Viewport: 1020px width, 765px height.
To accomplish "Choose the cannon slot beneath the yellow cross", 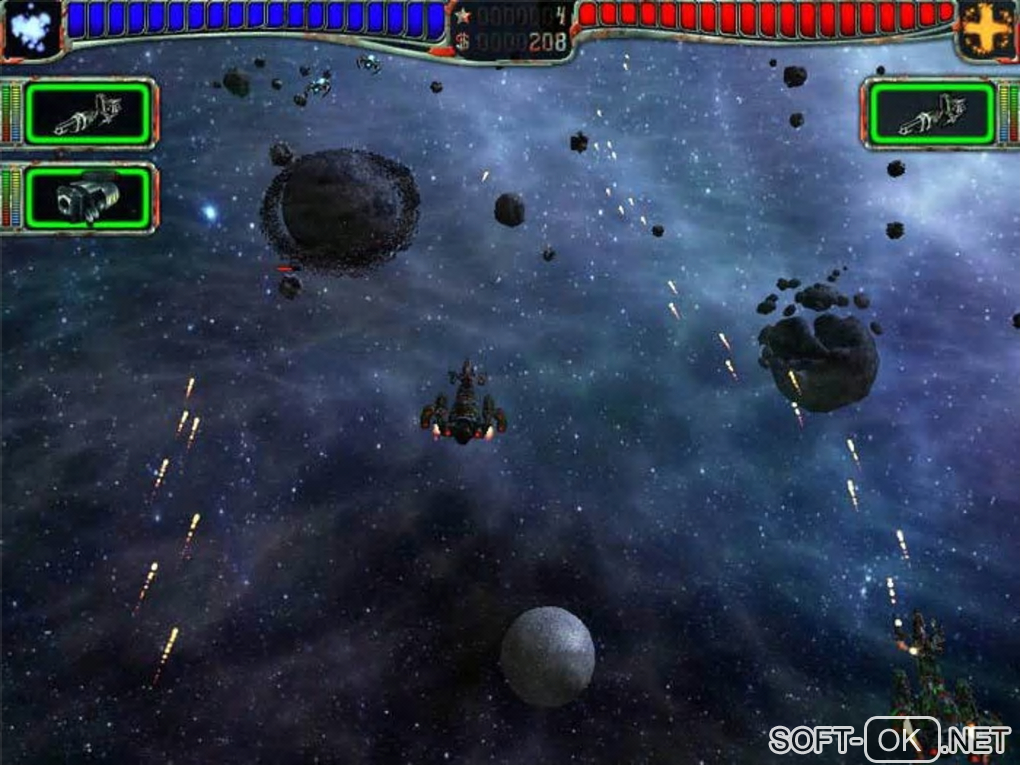I will pyautogui.click(x=932, y=113).
